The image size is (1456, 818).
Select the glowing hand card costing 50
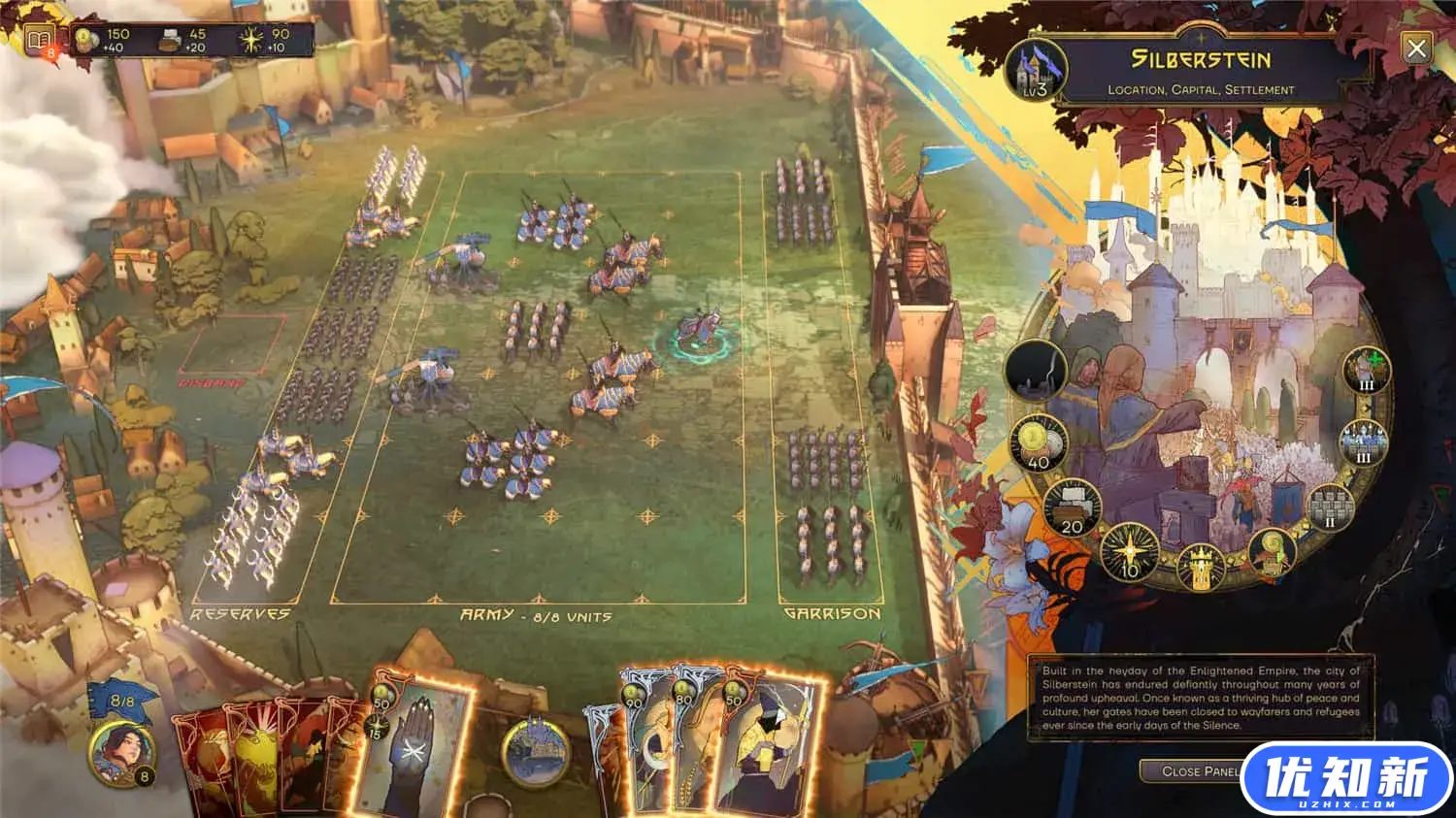(413, 747)
